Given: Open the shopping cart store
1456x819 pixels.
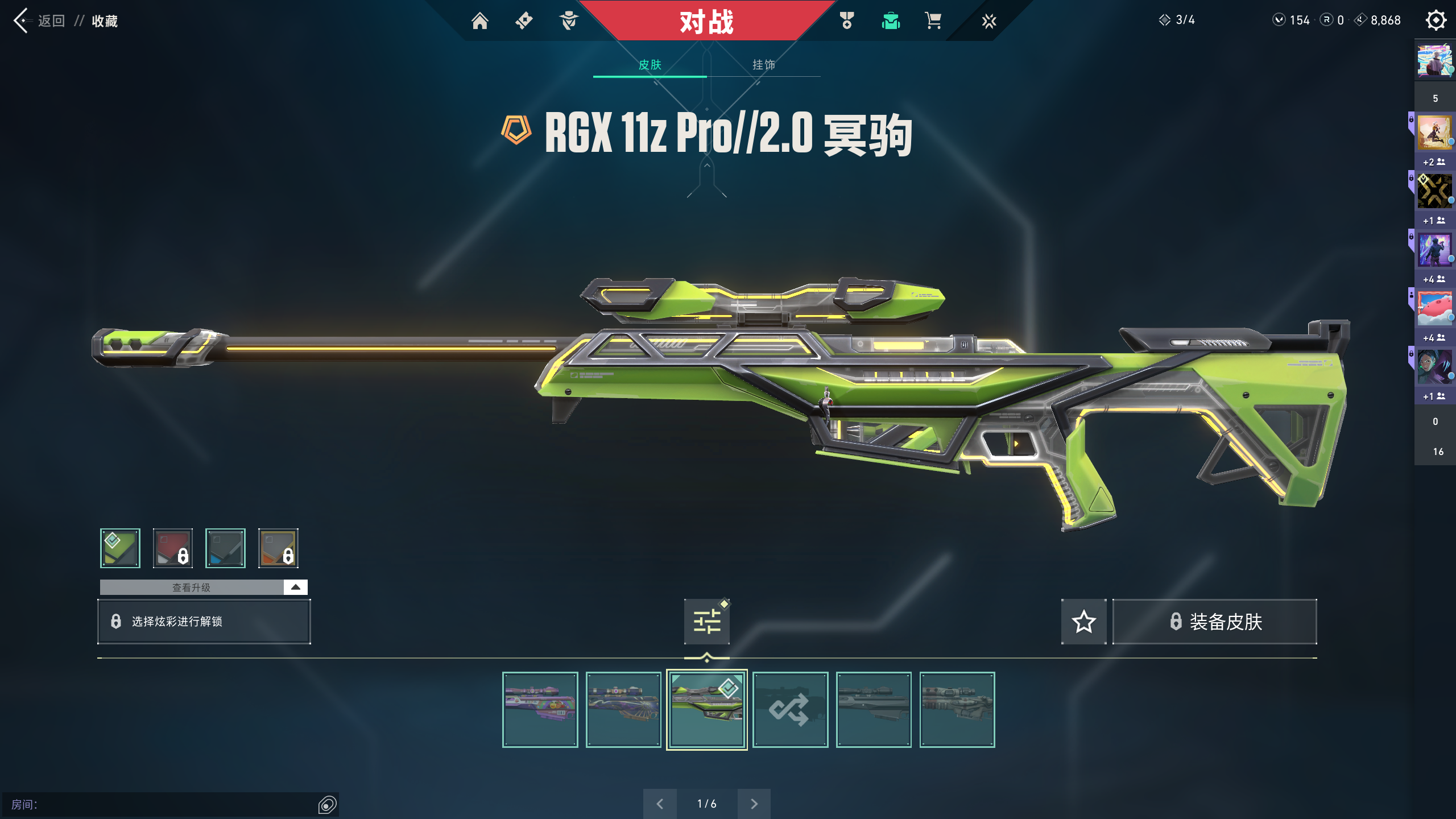Looking at the screenshot, I should coord(933,21).
